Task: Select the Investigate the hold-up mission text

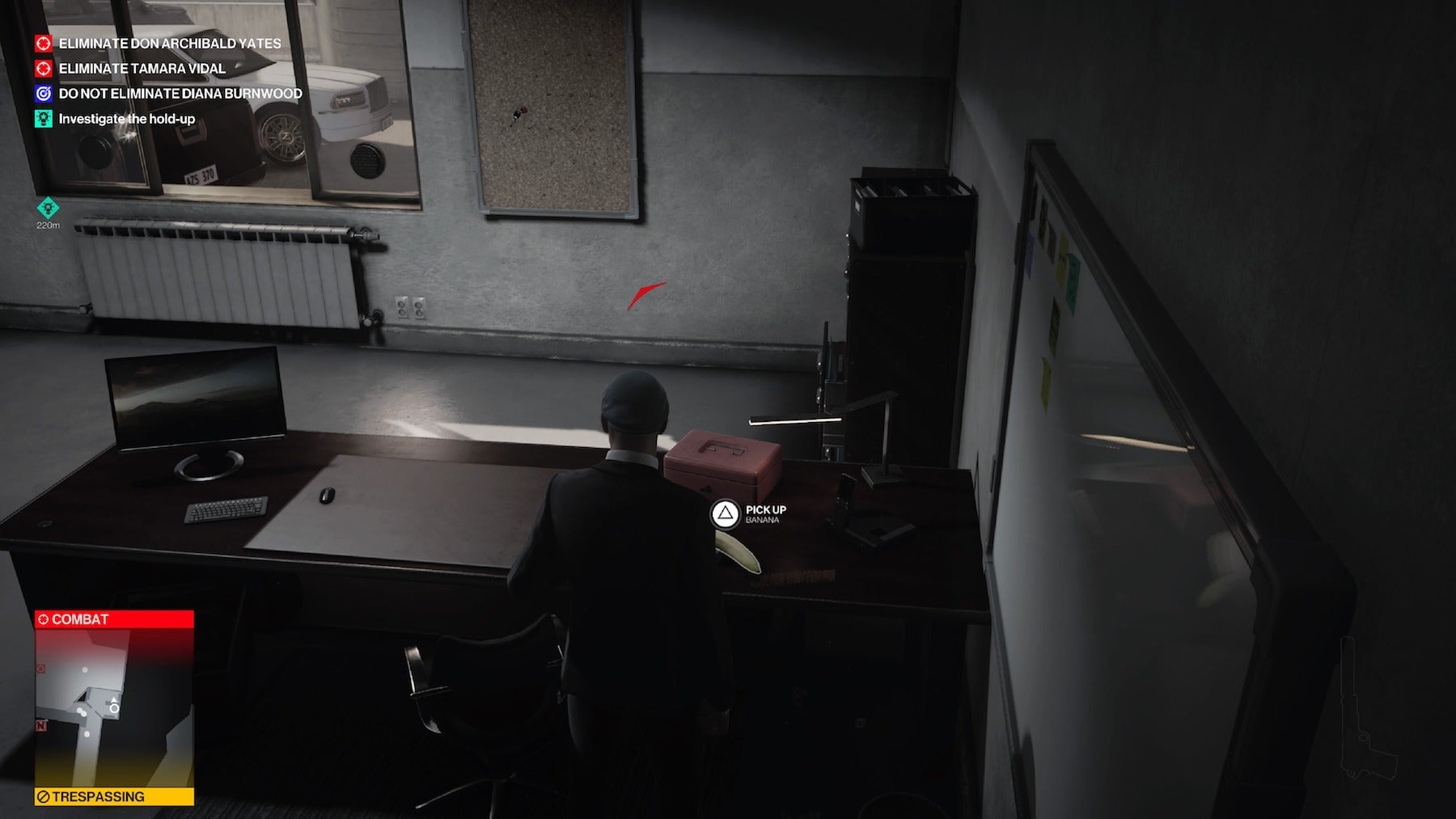Action: coord(129,118)
